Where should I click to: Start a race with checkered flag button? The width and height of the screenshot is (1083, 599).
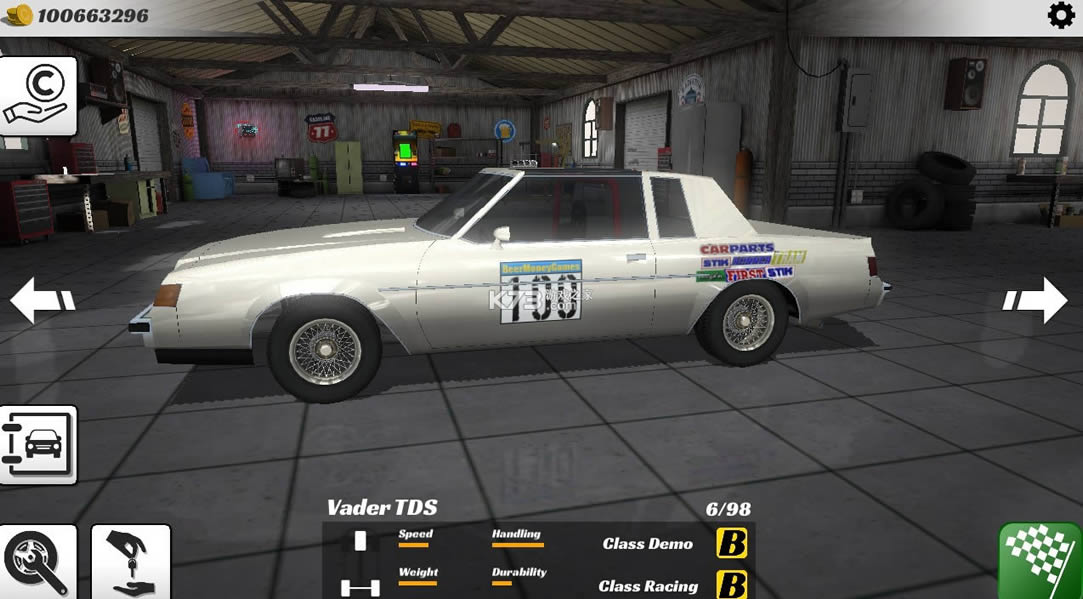[x=1040, y=561]
